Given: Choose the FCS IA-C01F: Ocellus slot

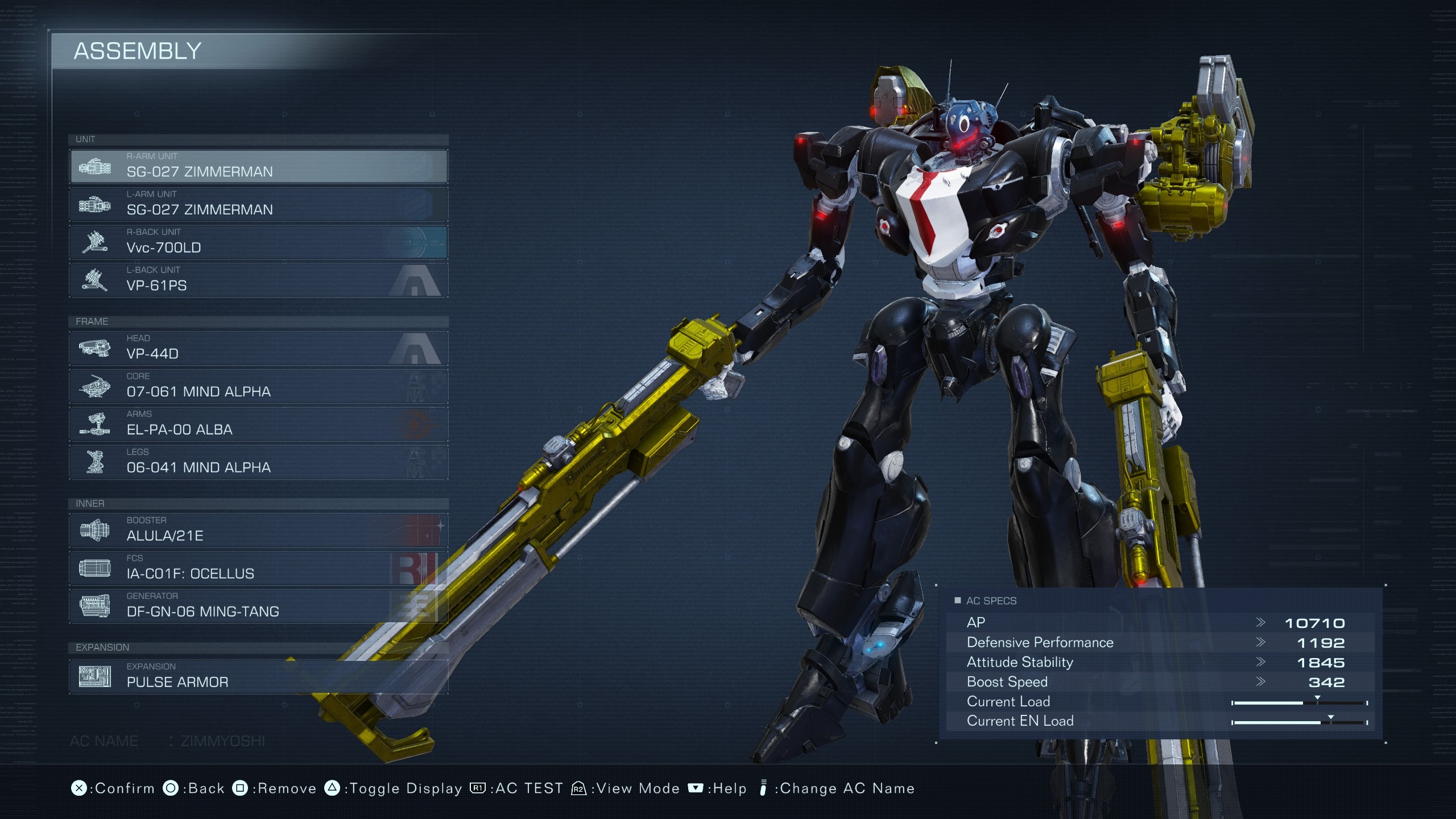Looking at the screenshot, I should (x=259, y=568).
